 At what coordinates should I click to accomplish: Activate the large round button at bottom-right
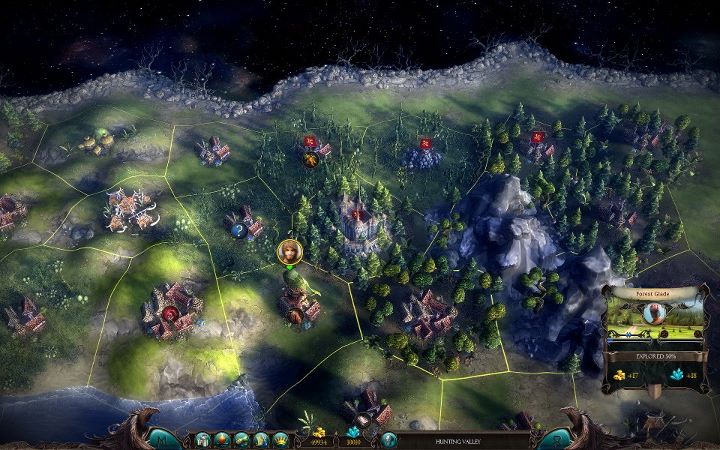556,437
